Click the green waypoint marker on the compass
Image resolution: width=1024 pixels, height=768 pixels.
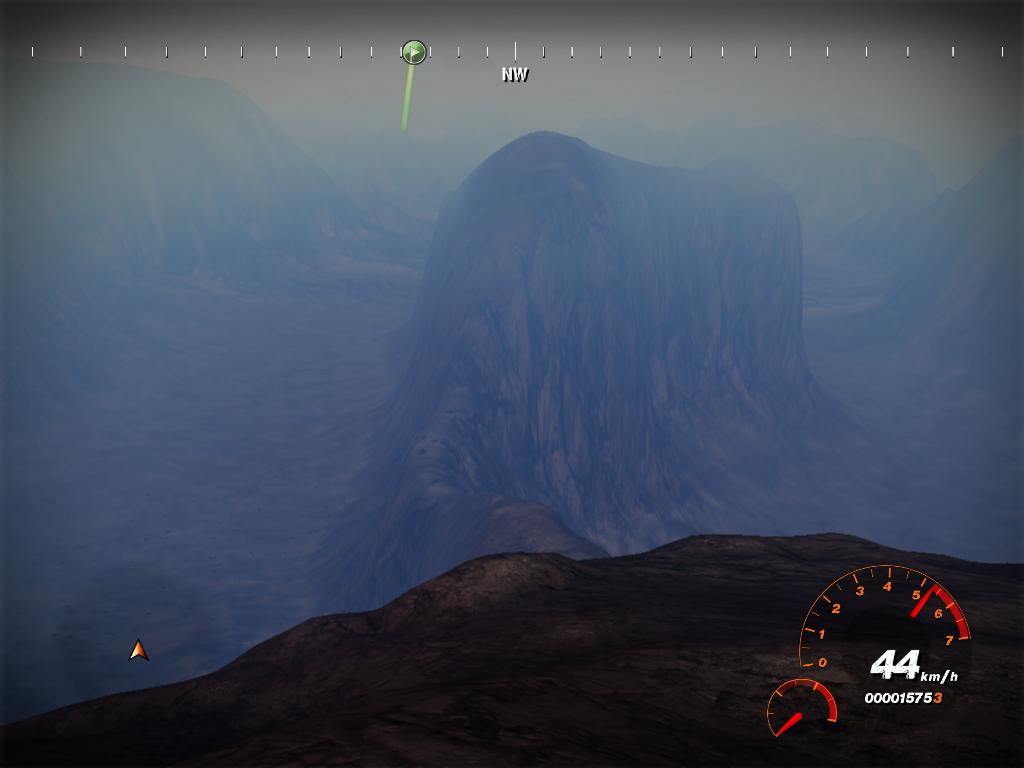click(x=414, y=52)
